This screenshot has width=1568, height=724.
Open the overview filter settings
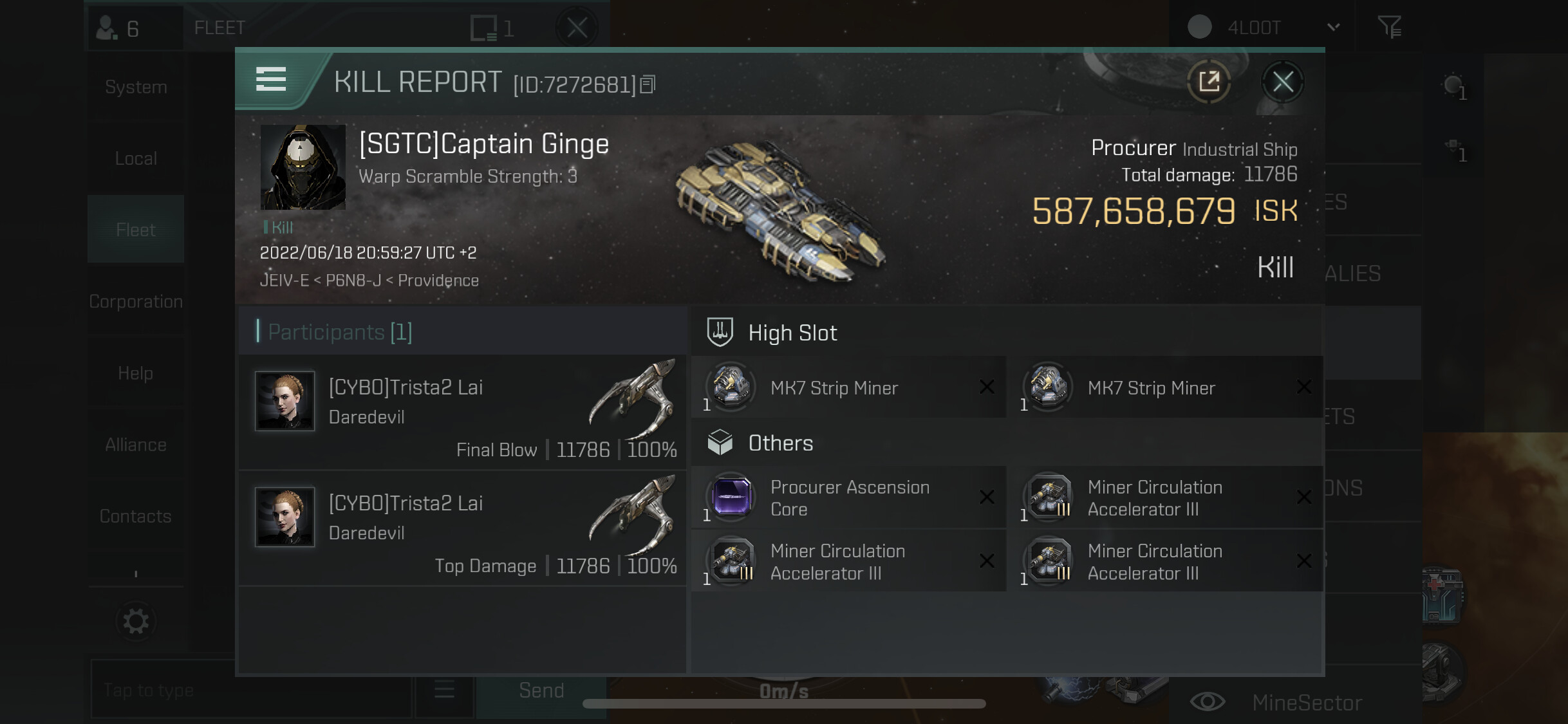[1389, 27]
